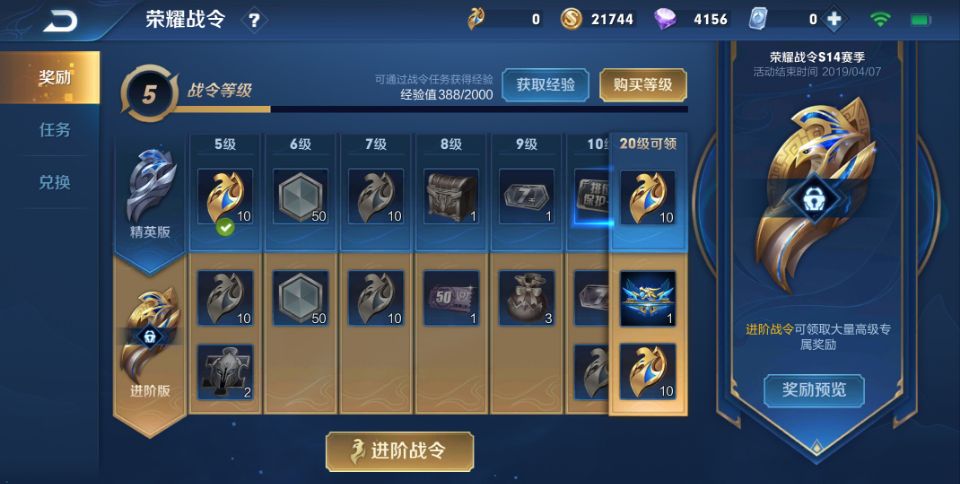Open the 兑换 exchange tab
This screenshot has height=484, width=960.
(55, 183)
